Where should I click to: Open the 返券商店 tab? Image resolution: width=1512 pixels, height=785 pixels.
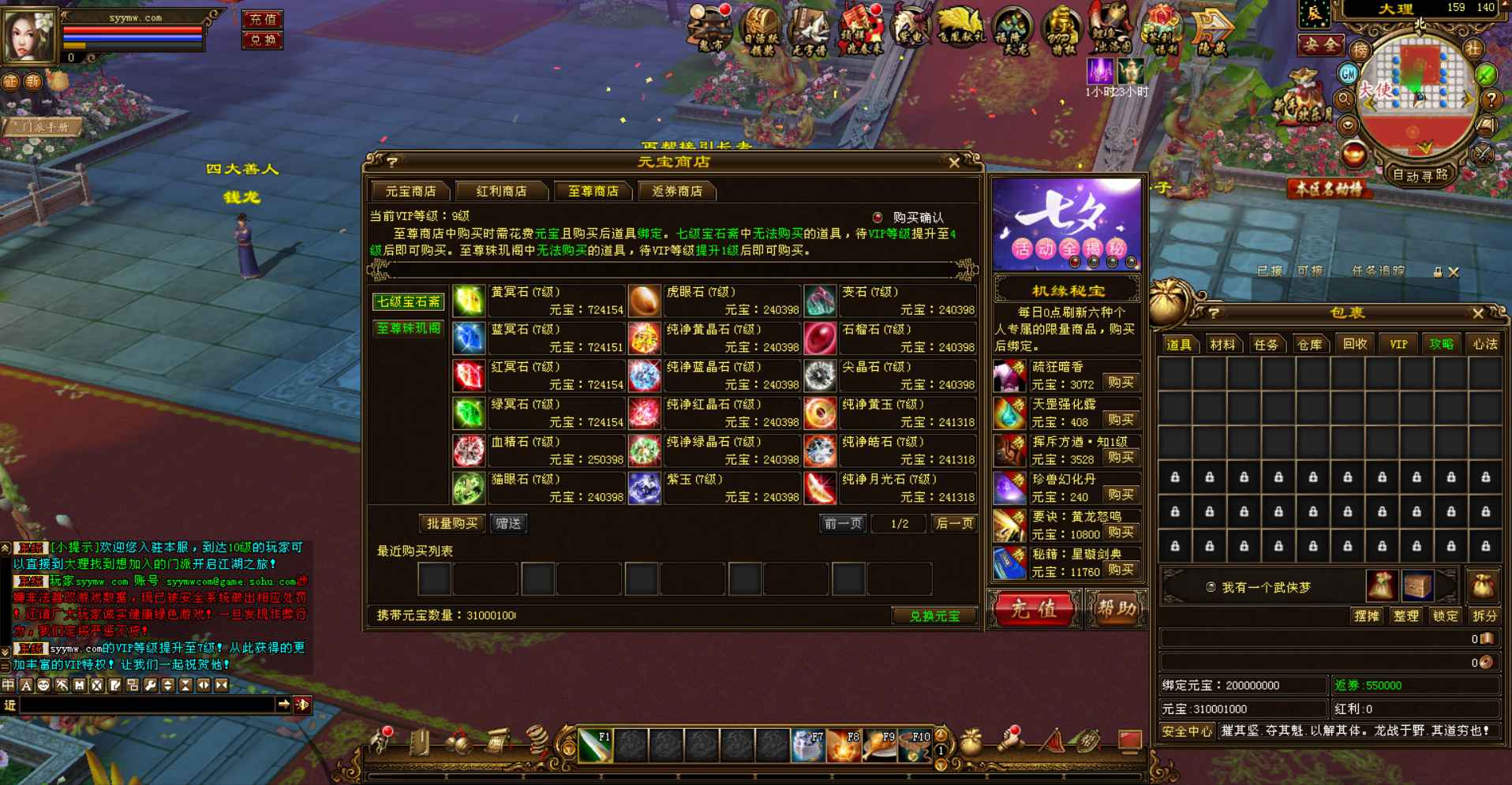click(x=676, y=191)
